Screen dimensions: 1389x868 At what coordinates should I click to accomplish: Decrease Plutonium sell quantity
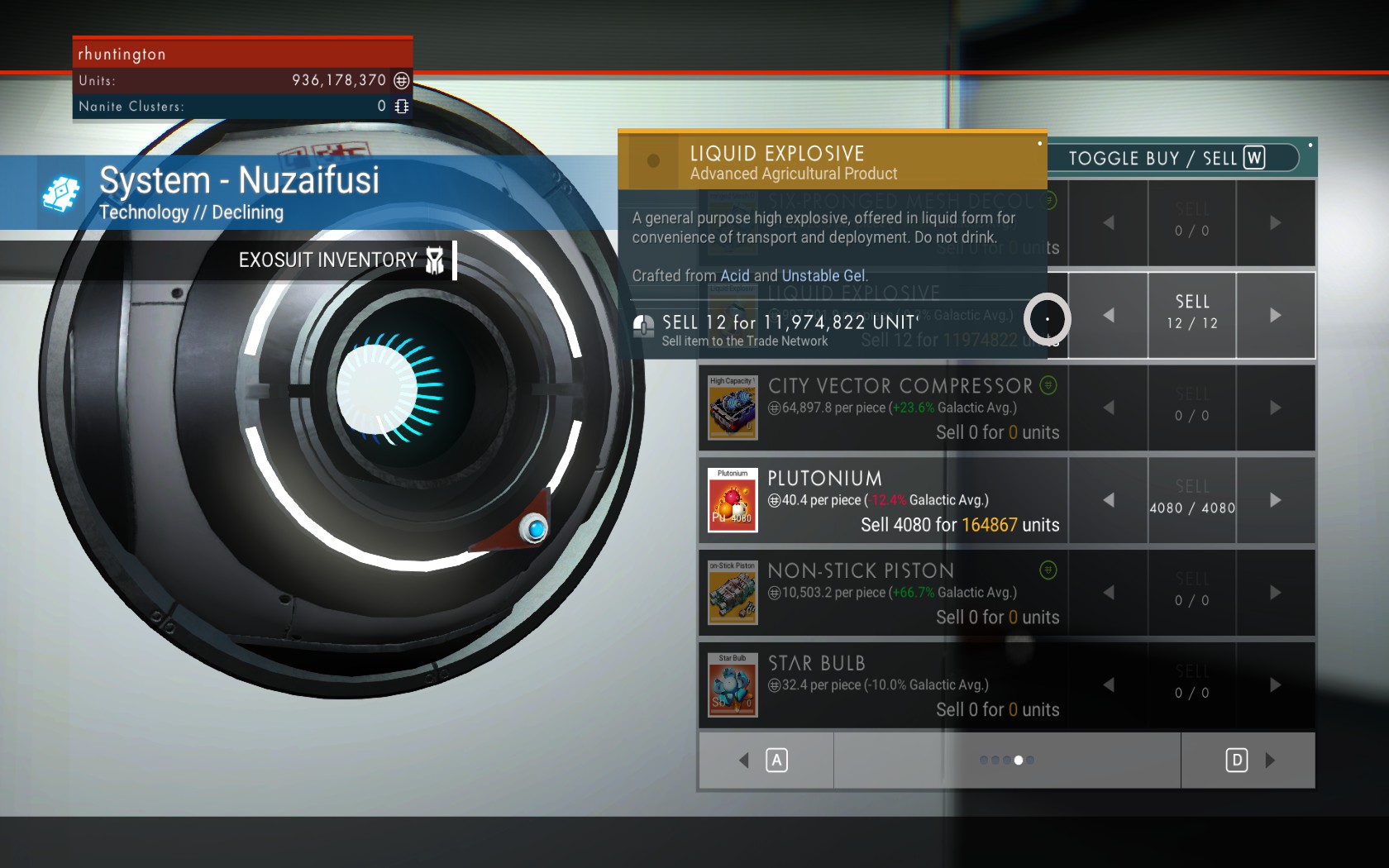tap(1108, 500)
